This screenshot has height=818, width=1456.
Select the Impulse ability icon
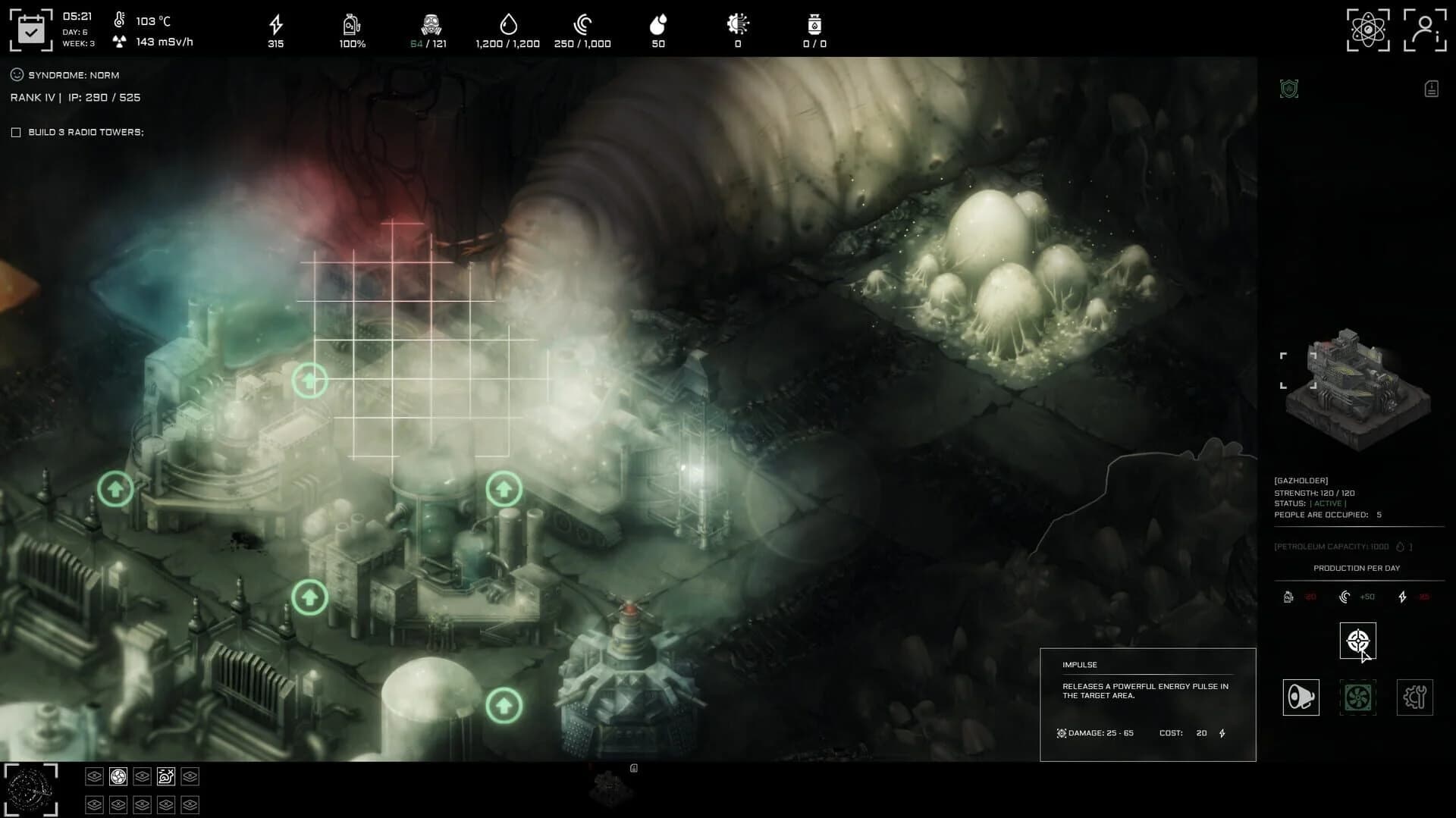tap(1358, 641)
